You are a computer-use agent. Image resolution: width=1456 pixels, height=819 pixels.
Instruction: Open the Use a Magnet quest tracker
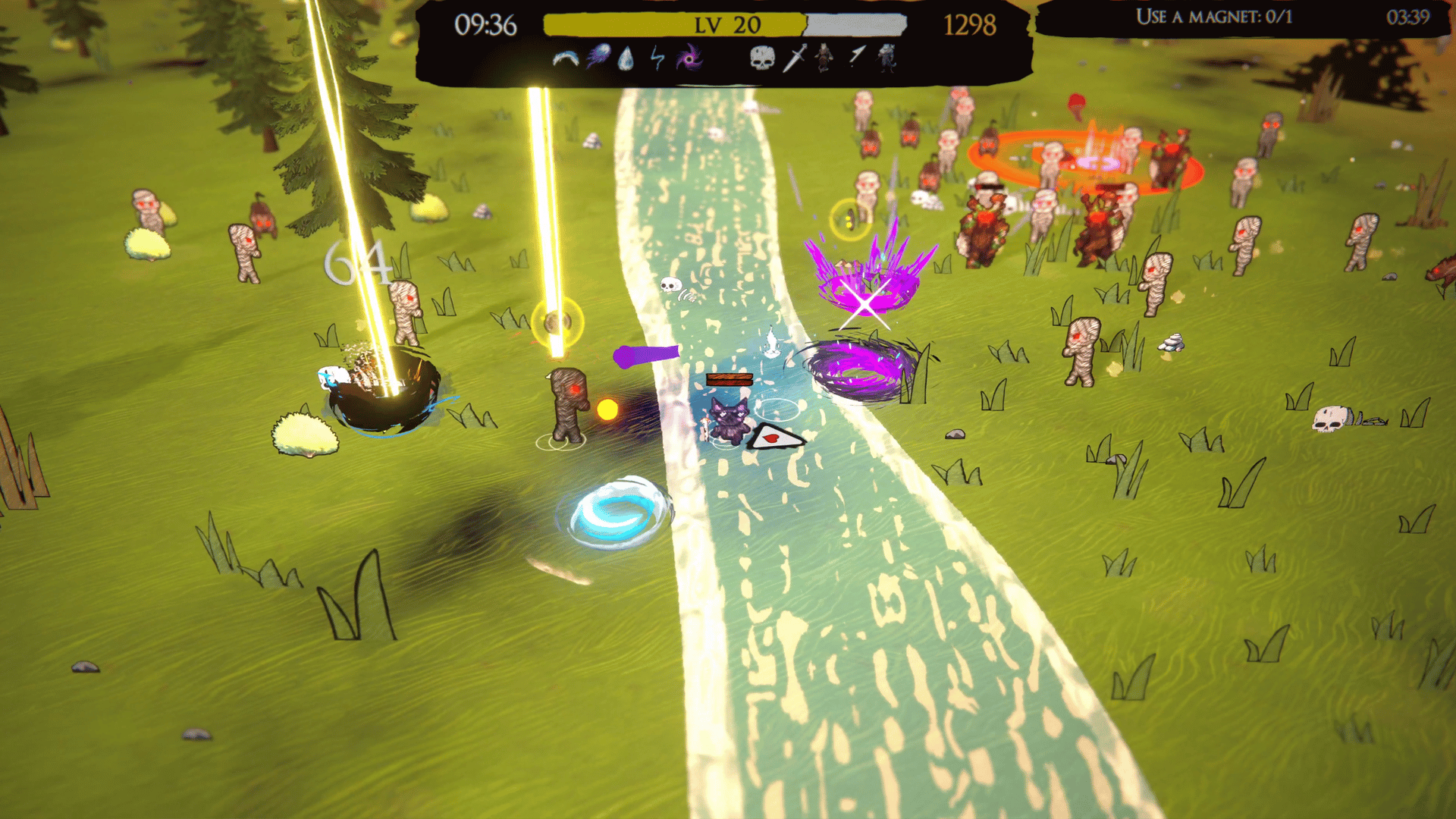pyautogui.click(x=1213, y=17)
